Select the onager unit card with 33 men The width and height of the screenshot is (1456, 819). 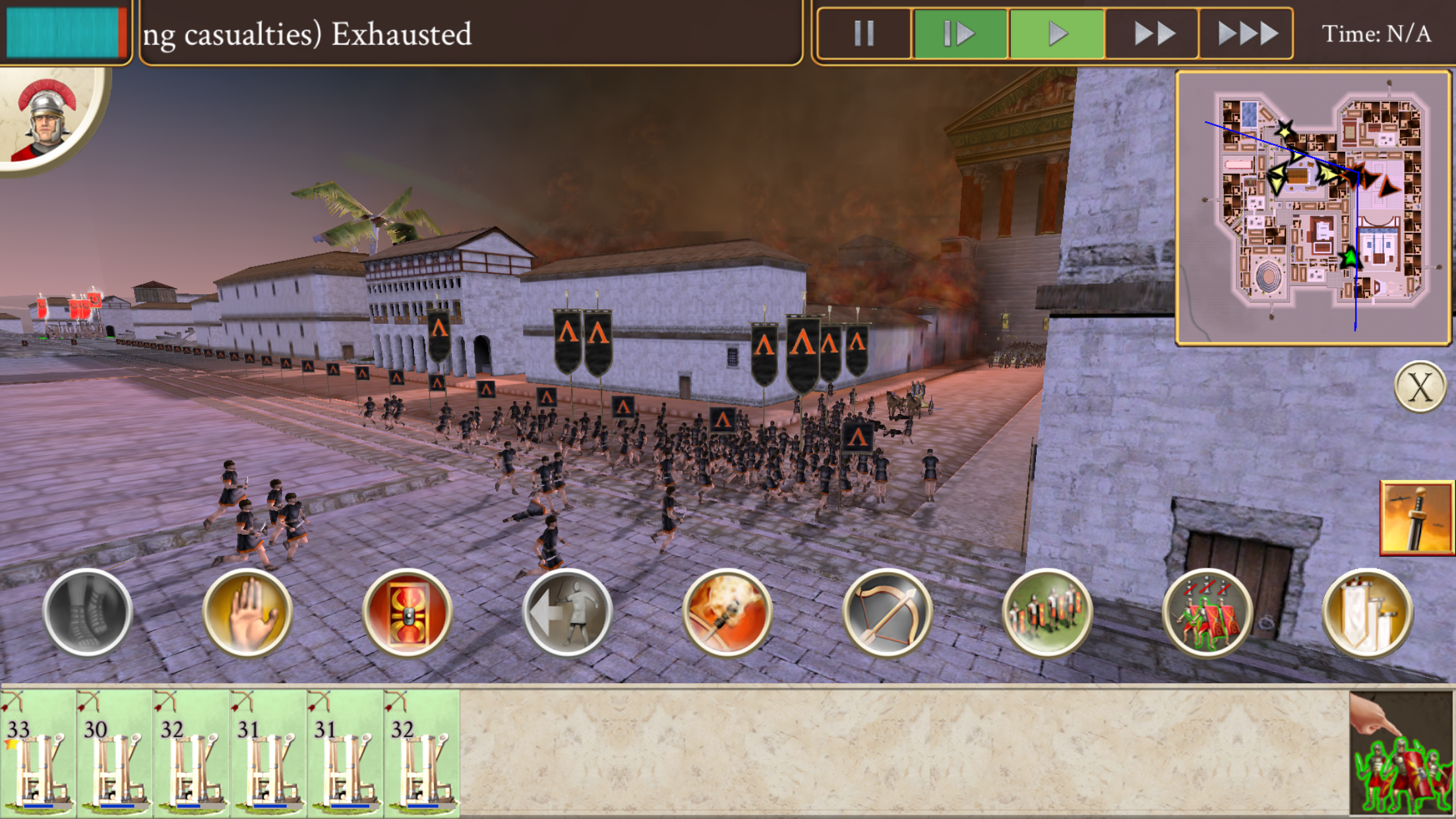pos(38,752)
